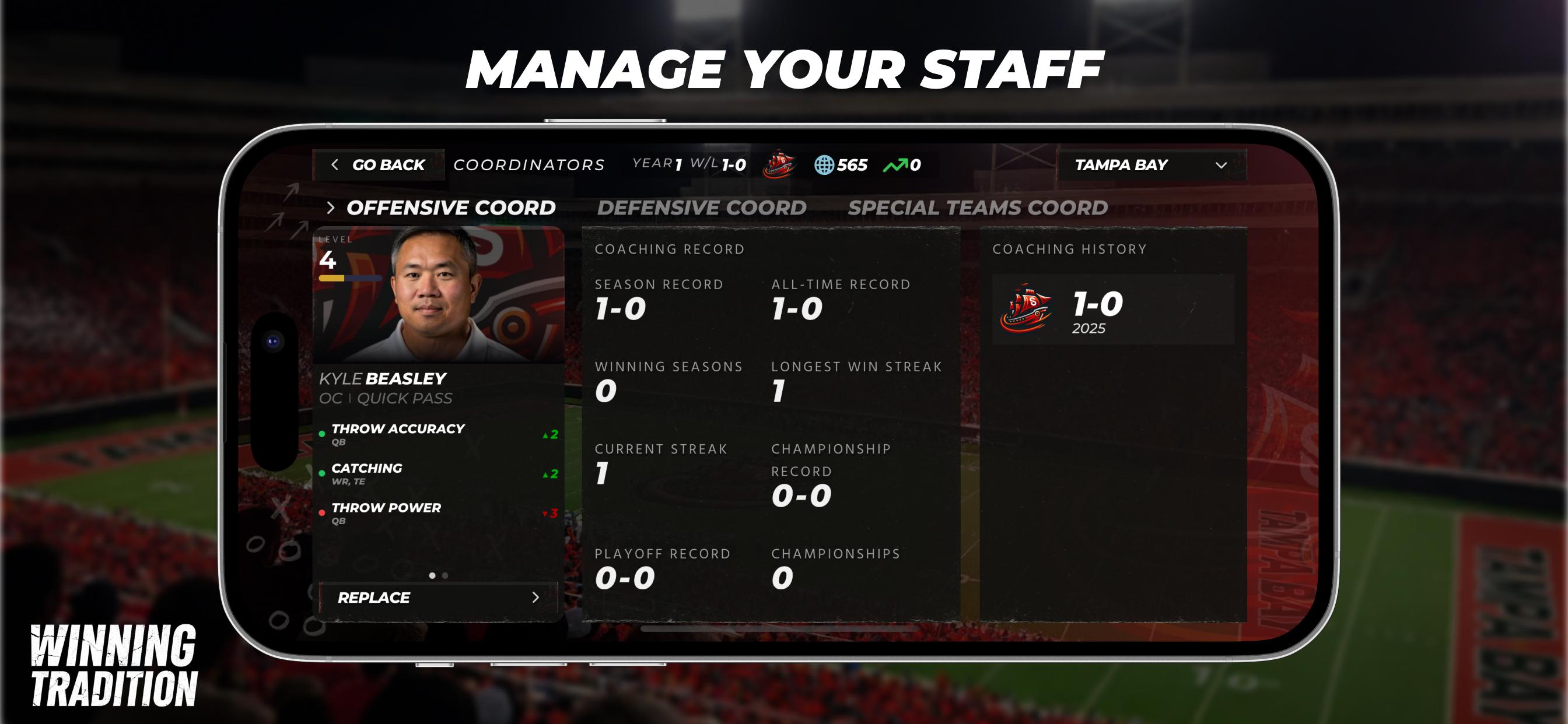The image size is (1568, 724).
Task: Switch to the Defensive Coord tab
Action: point(702,208)
